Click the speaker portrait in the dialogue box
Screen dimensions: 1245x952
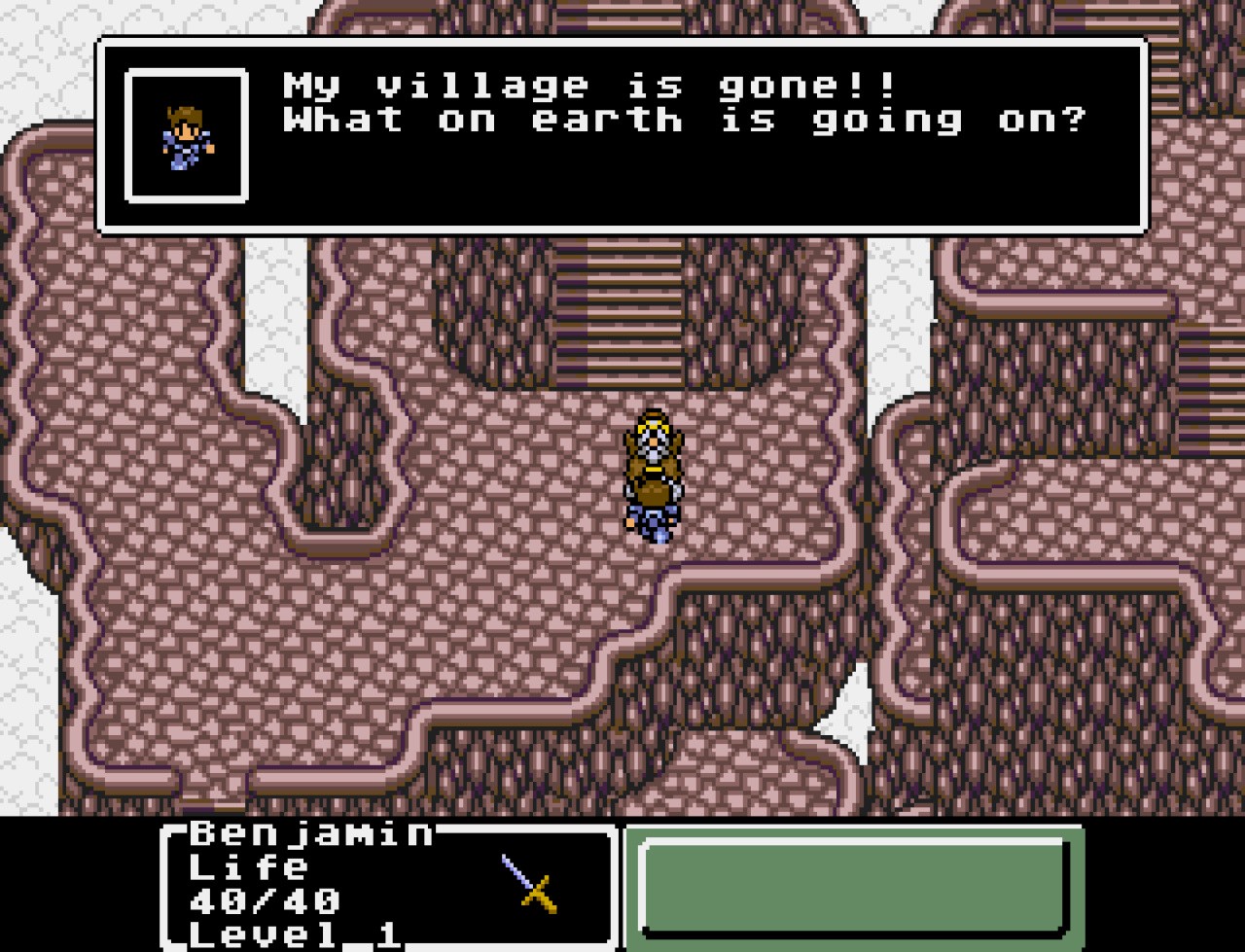click(x=187, y=136)
